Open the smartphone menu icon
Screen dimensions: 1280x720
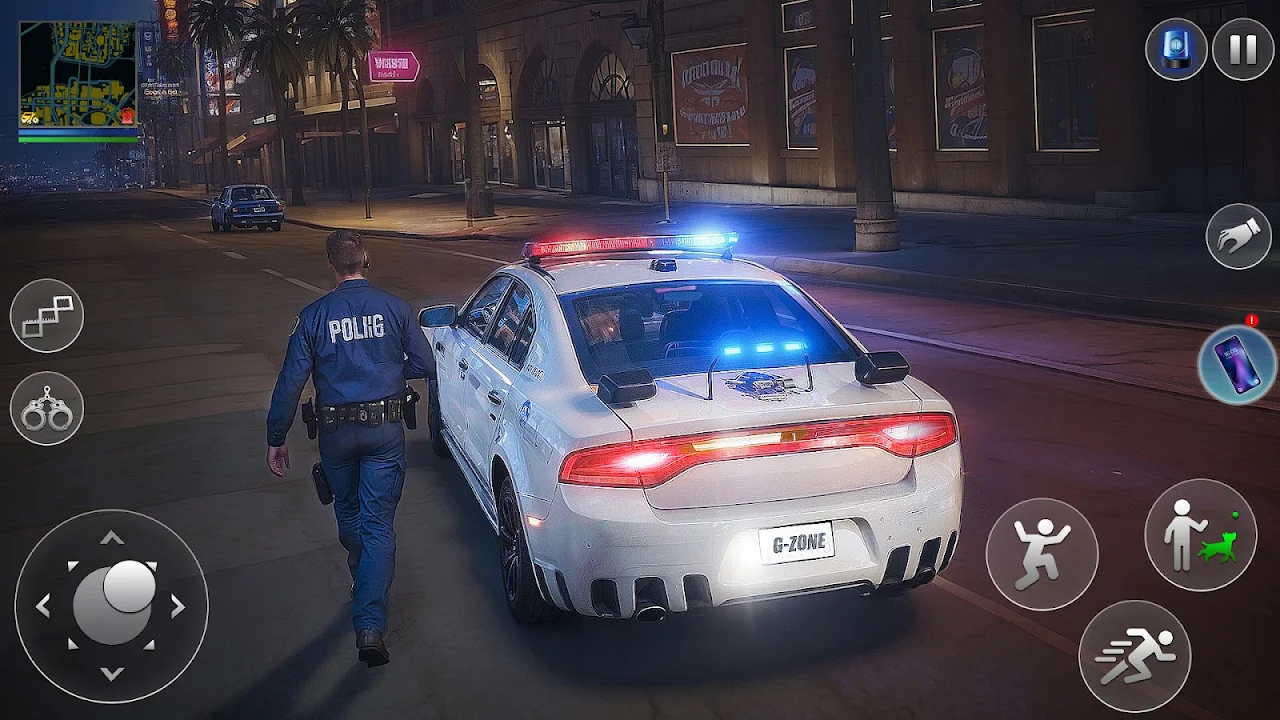[x=1237, y=364]
